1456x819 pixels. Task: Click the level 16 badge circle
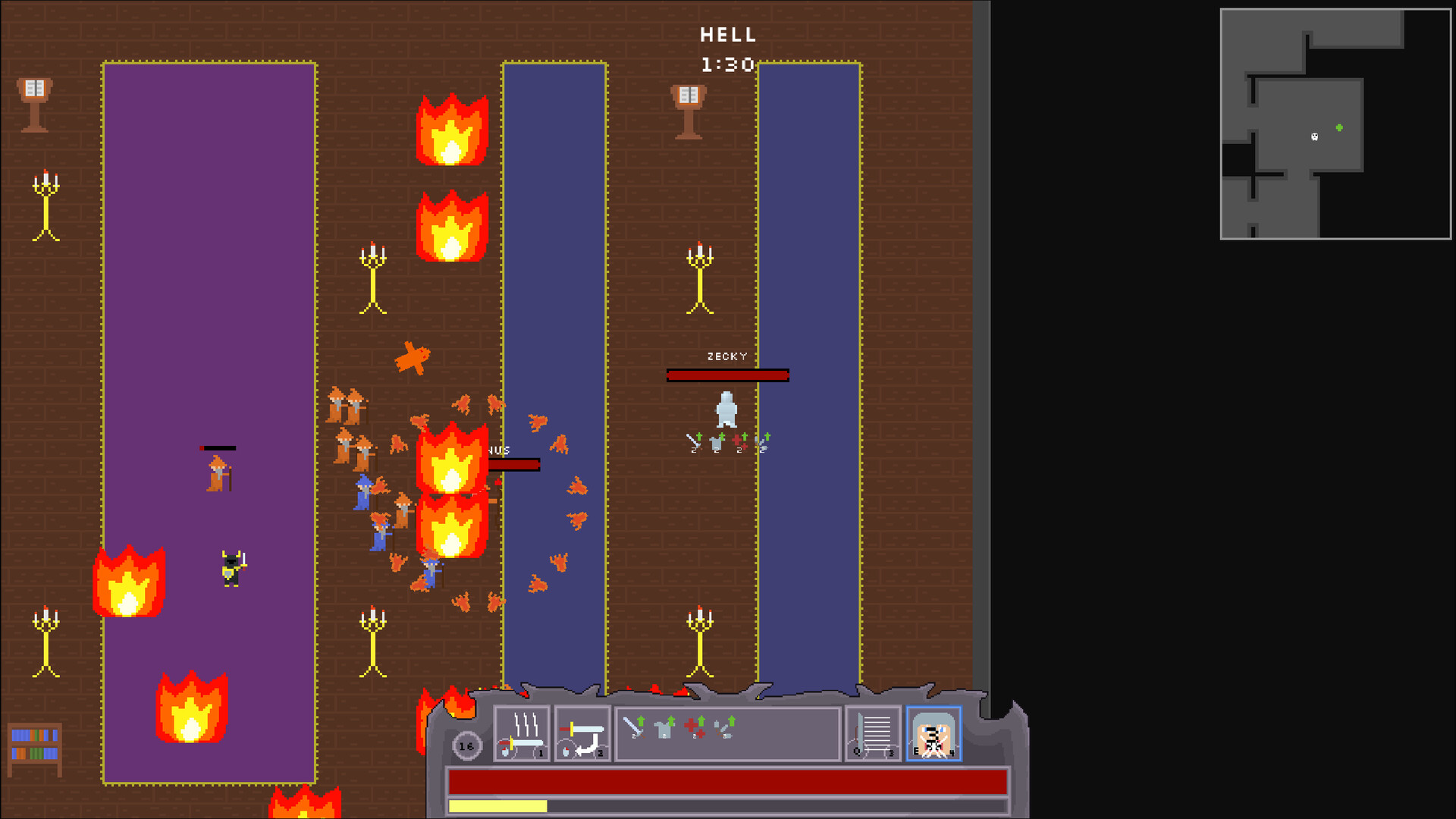click(467, 745)
